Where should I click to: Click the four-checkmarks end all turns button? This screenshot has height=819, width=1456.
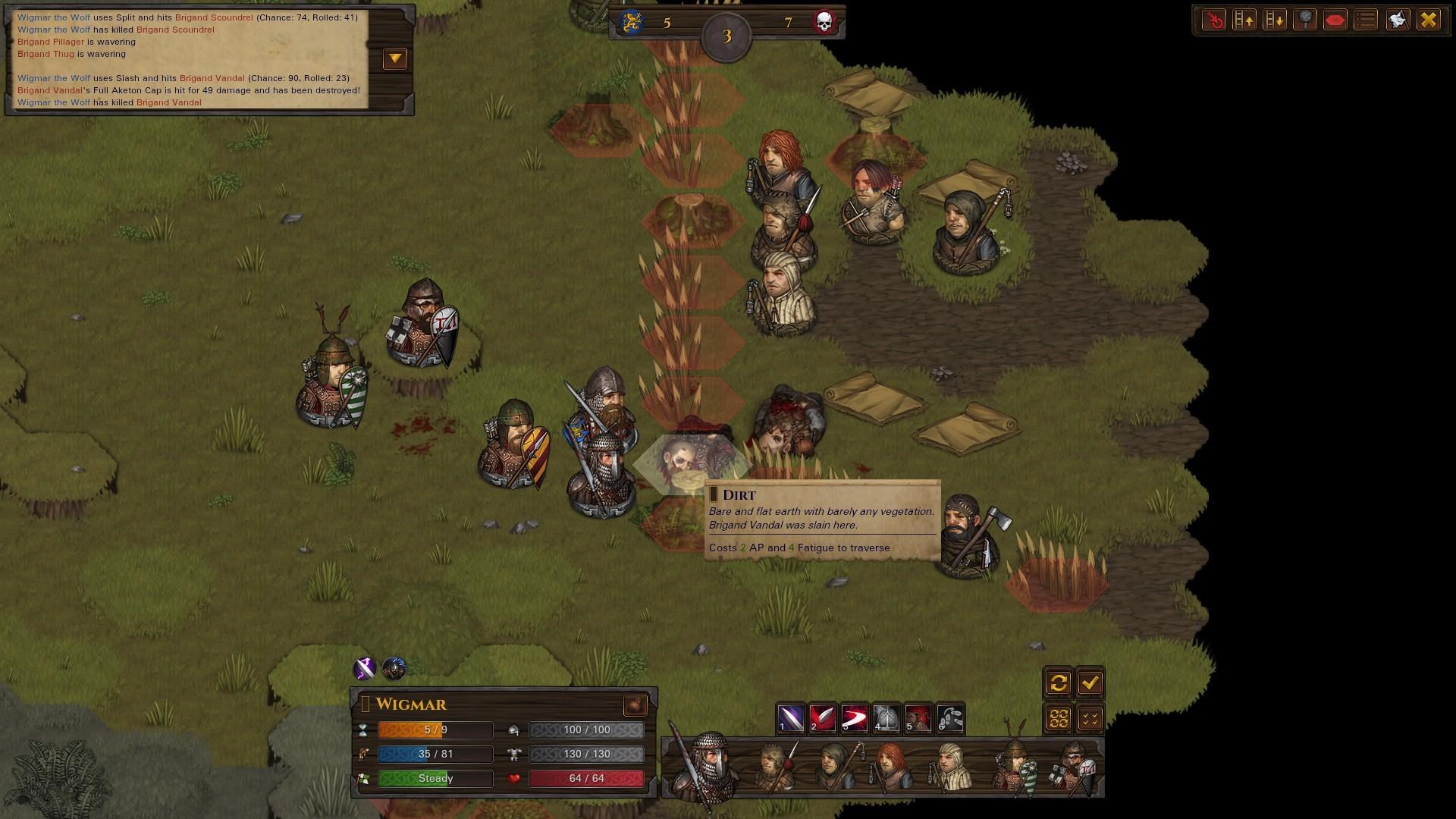pos(1090,717)
